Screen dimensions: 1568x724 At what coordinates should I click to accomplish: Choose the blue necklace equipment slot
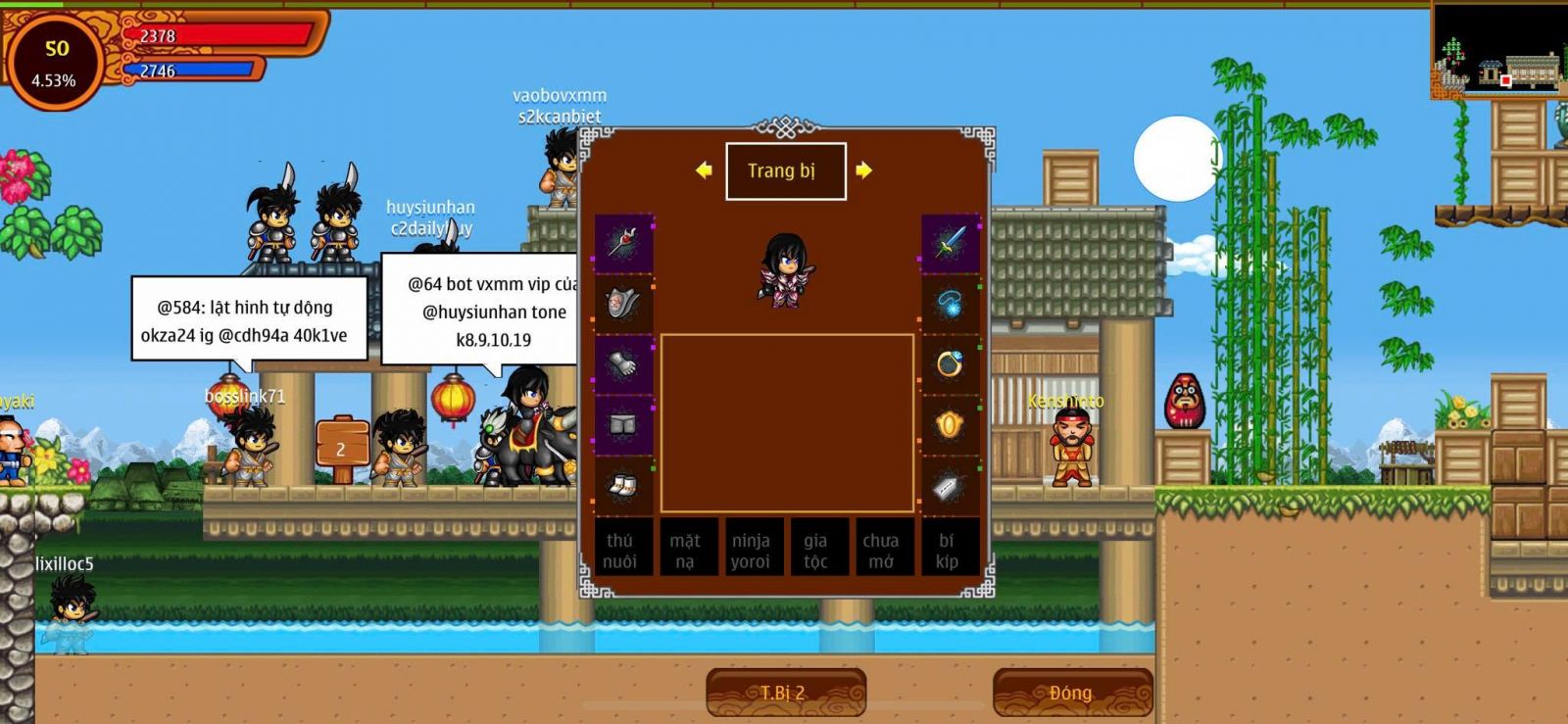pos(950,304)
